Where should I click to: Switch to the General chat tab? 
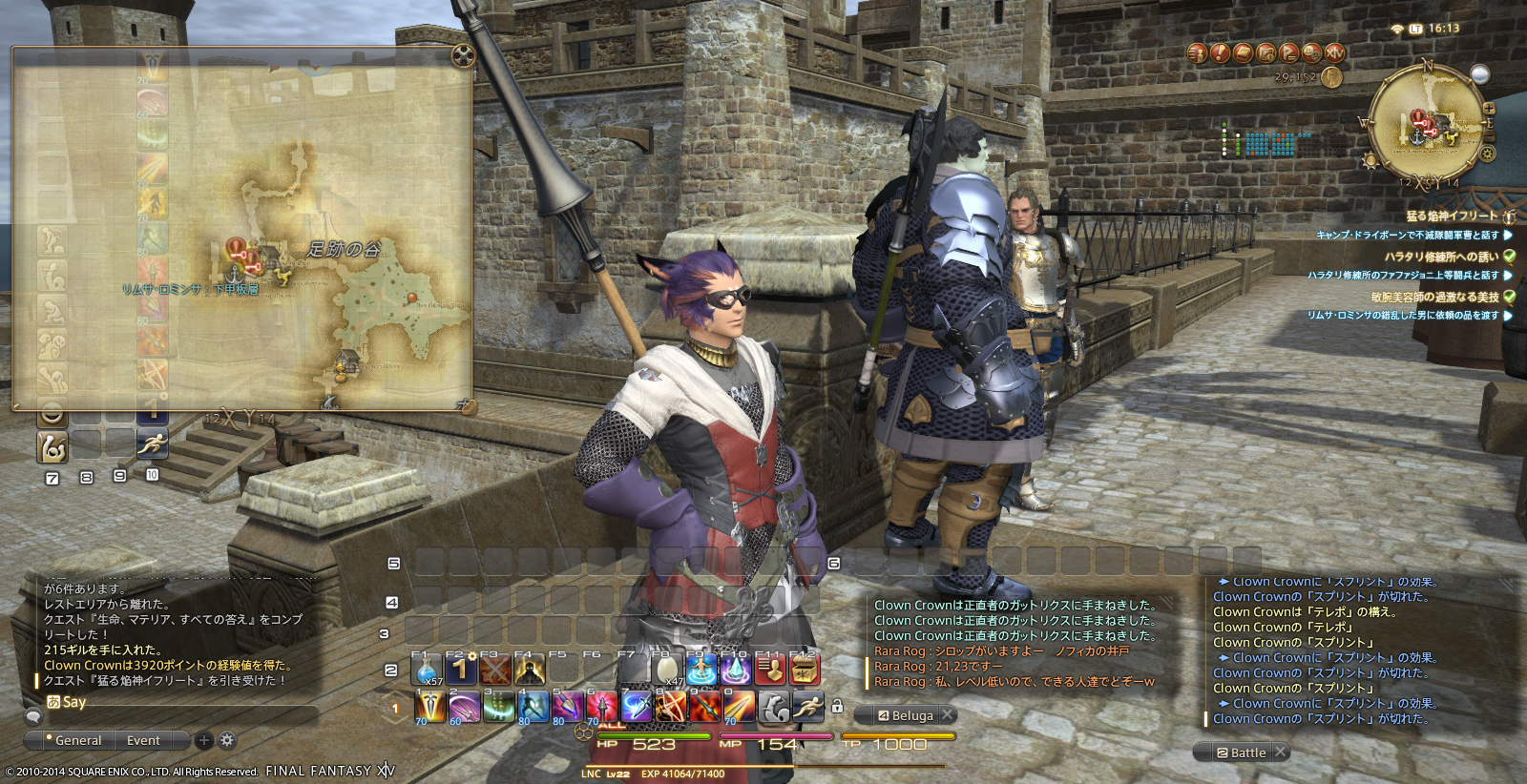(77, 740)
